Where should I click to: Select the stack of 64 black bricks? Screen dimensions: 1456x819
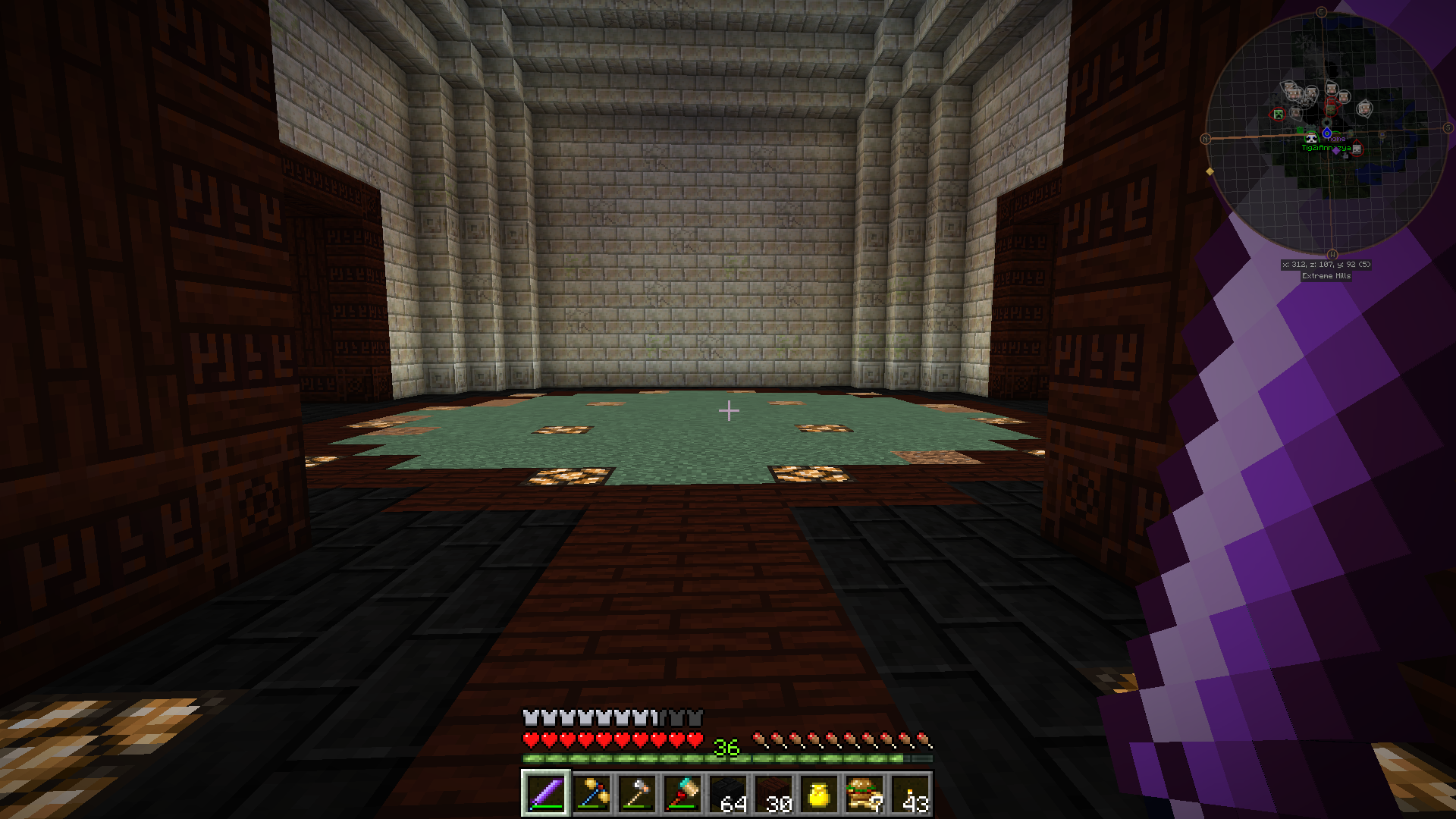729,794
